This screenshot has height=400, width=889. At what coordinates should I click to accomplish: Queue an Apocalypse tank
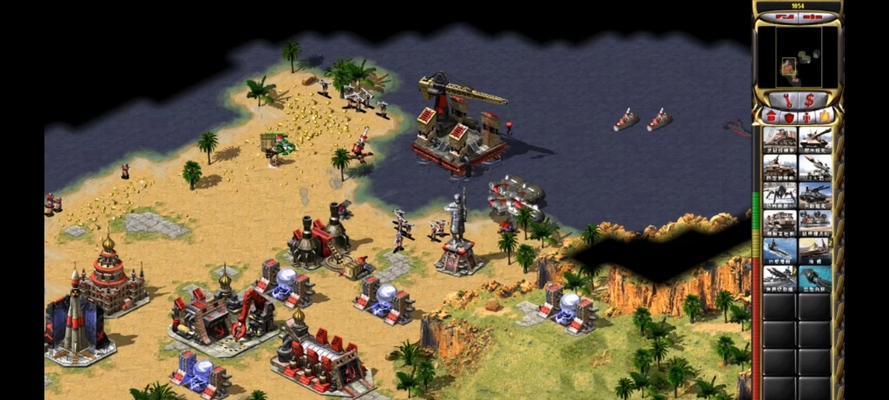coord(815,194)
